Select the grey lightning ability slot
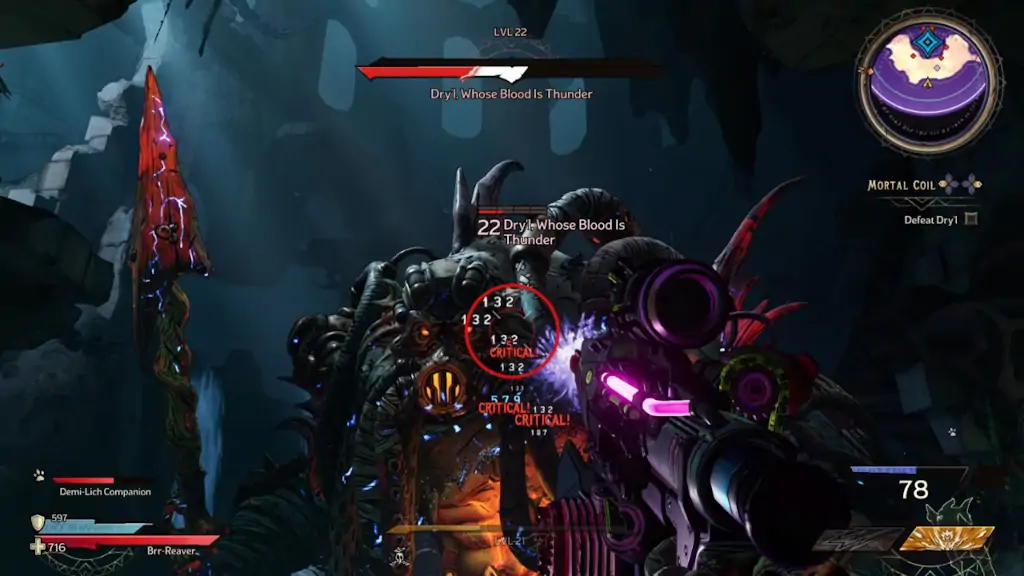Screen dimensions: 1024x576 (856, 540)
